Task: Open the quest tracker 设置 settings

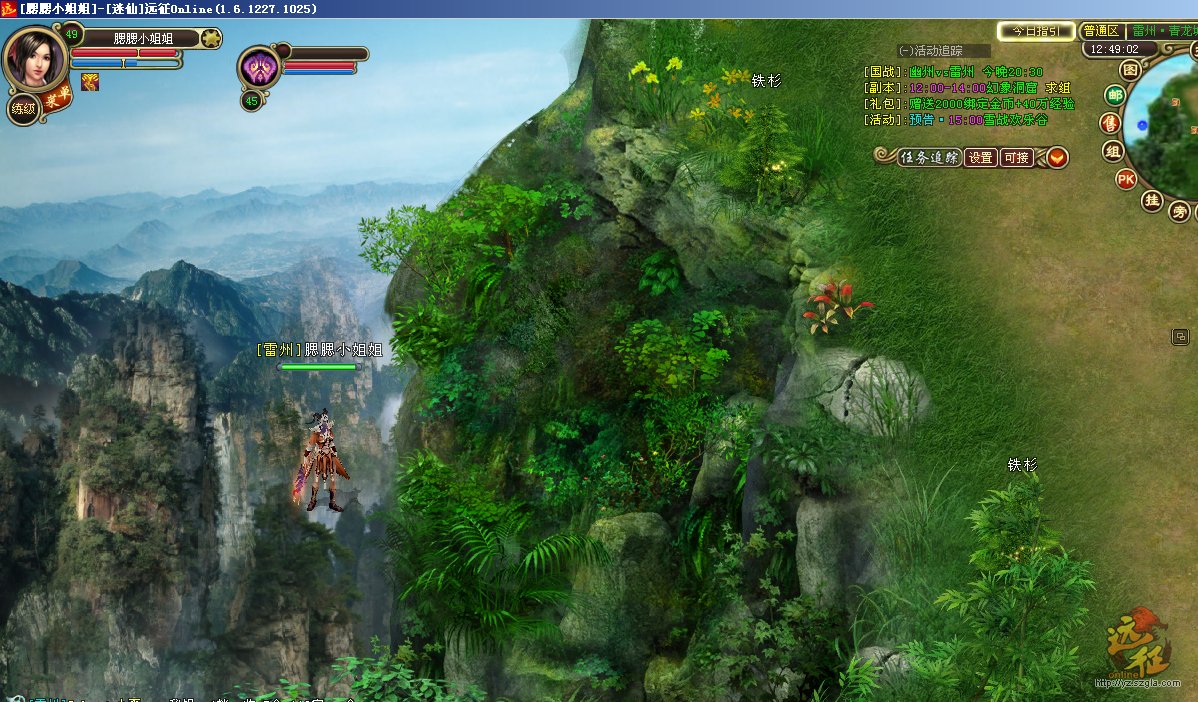Action: tap(981, 158)
